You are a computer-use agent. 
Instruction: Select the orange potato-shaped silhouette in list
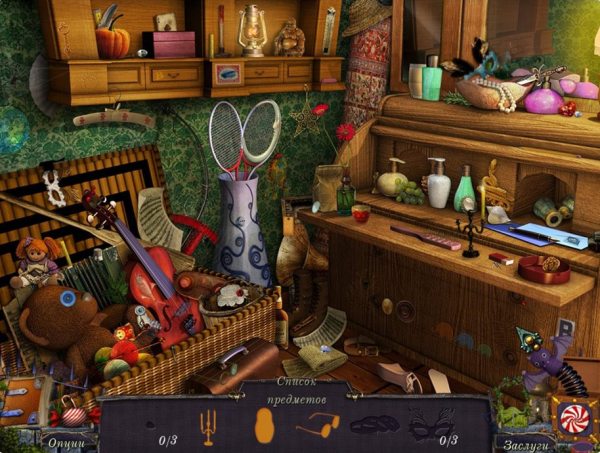coord(264,424)
